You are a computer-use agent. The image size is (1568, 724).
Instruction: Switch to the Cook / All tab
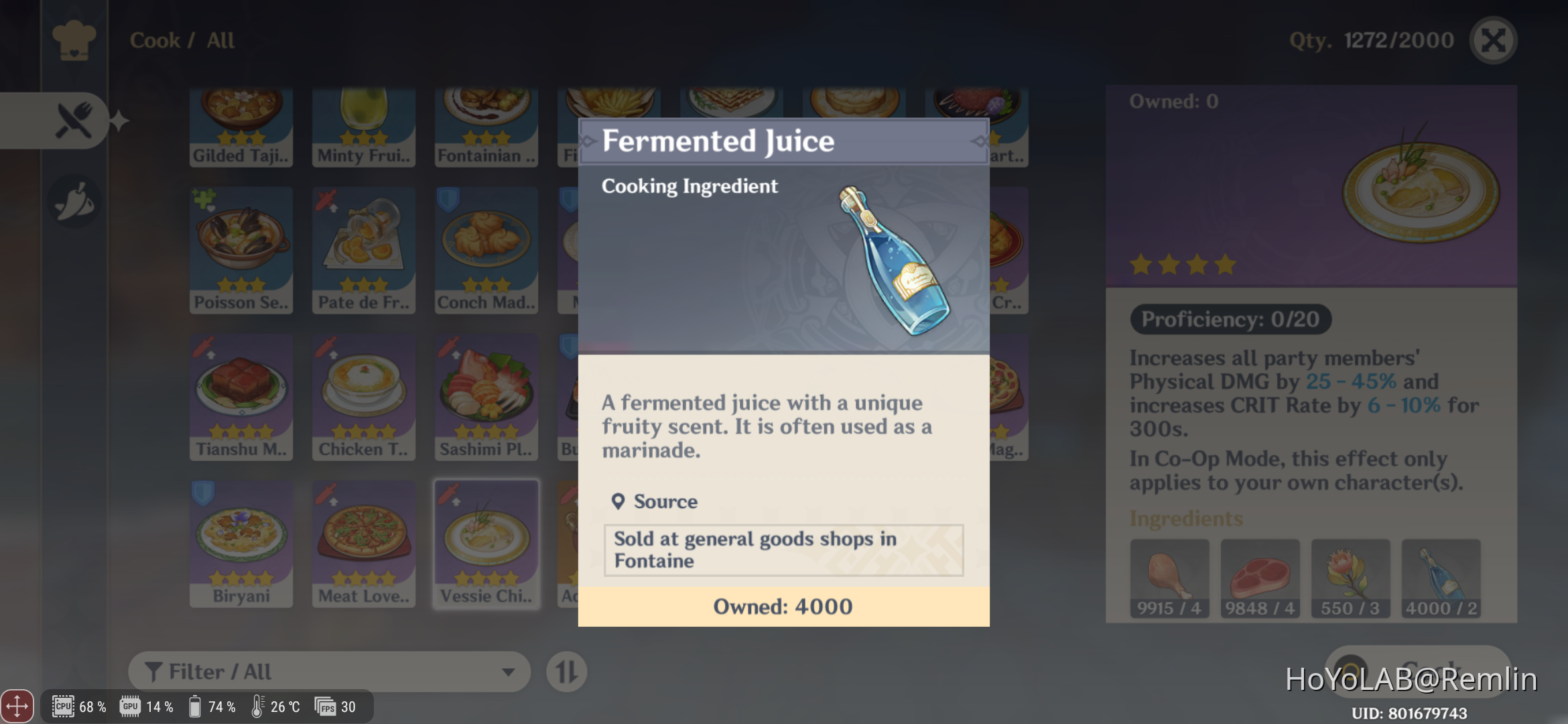pos(181,40)
